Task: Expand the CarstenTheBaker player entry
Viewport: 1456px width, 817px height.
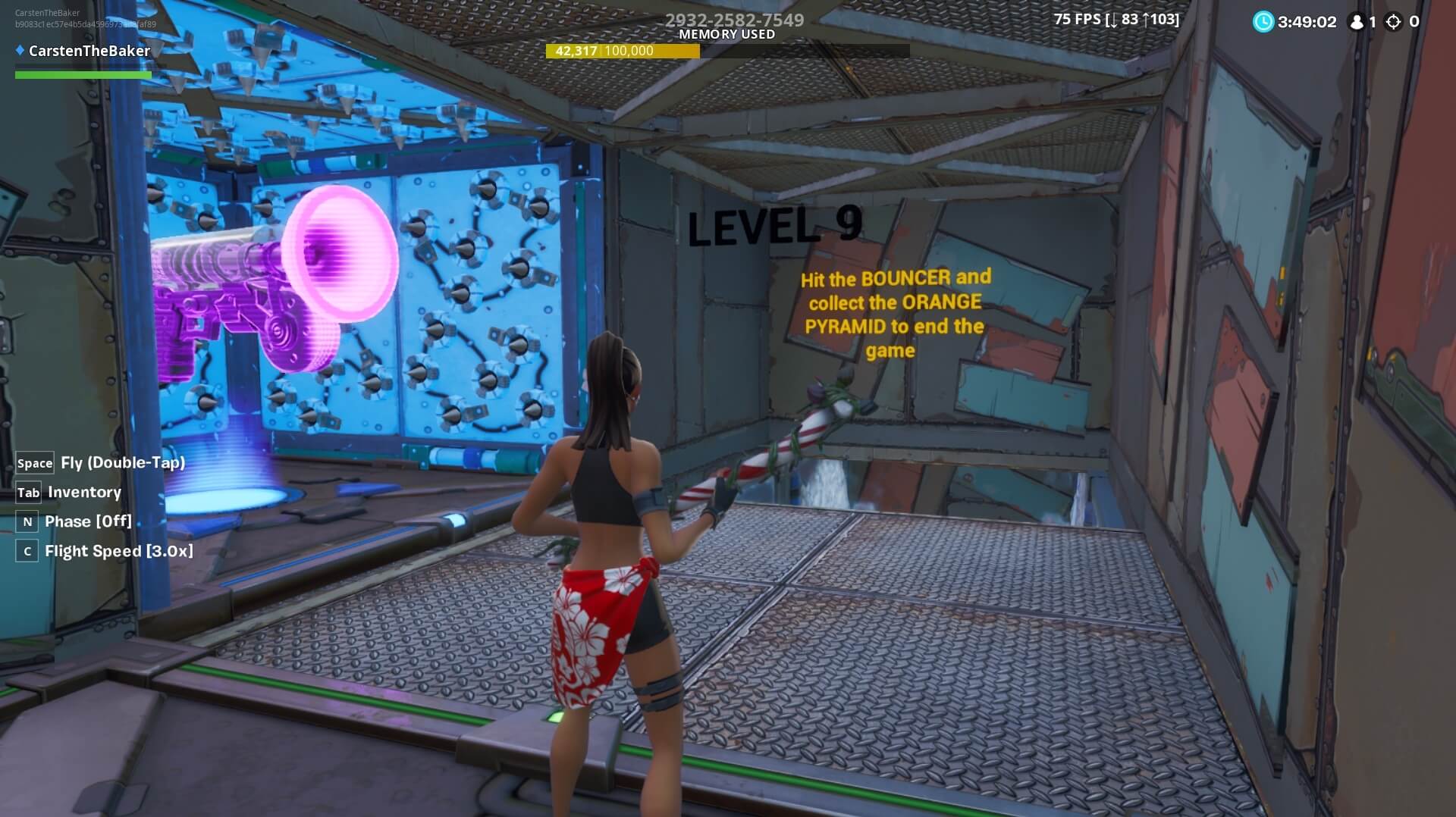Action: point(89,51)
